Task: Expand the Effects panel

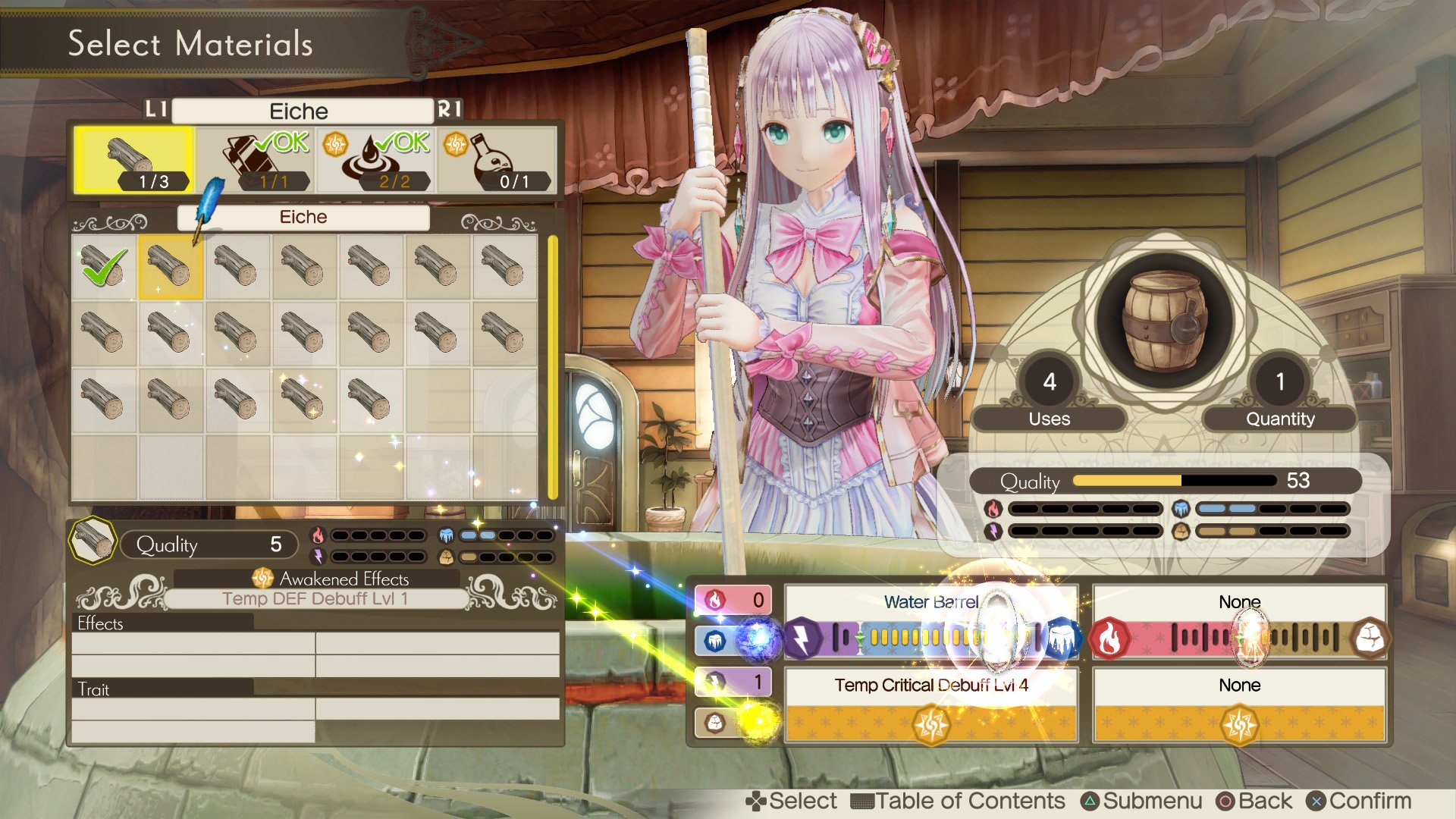Action: 99,624
